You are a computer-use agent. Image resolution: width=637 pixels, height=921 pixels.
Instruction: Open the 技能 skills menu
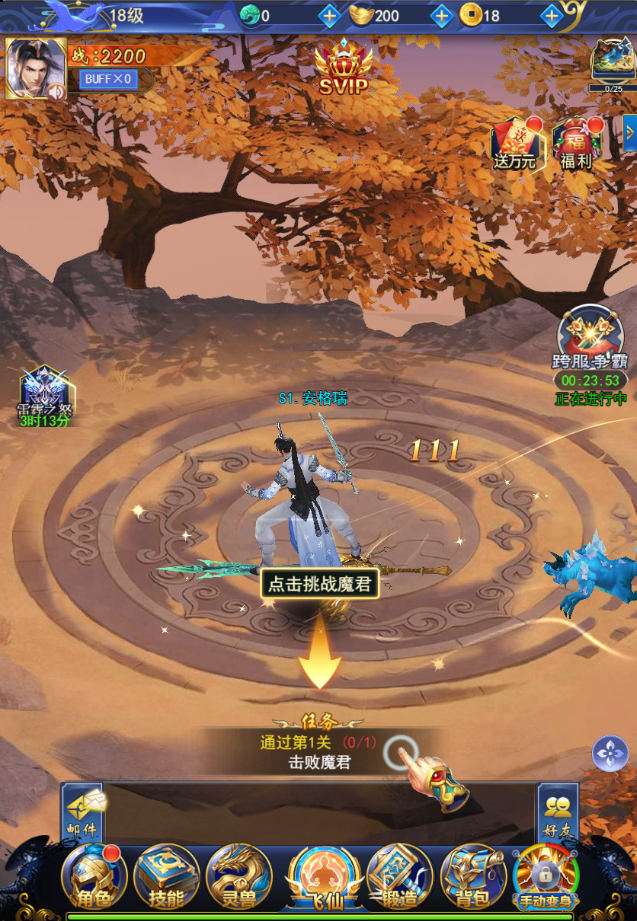pyautogui.click(x=165, y=877)
